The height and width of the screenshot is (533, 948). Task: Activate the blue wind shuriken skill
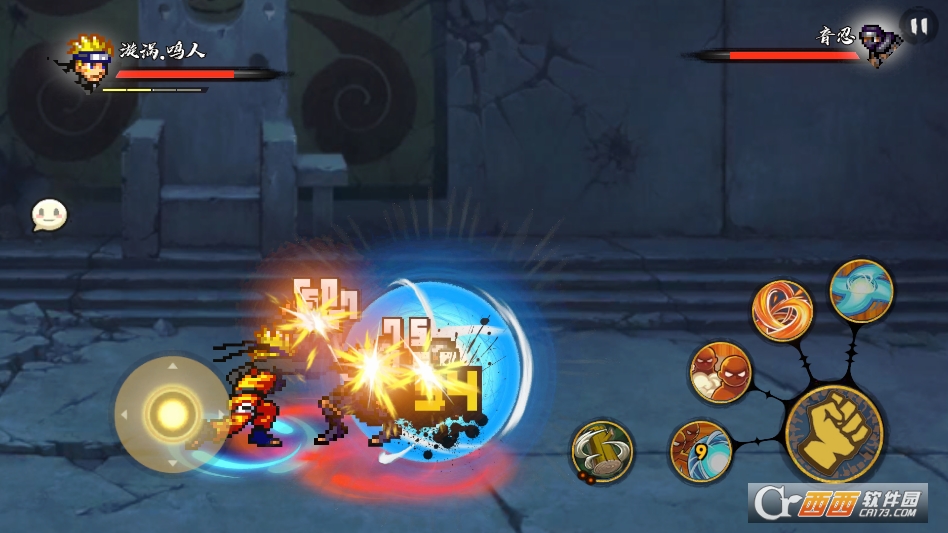coord(861,291)
